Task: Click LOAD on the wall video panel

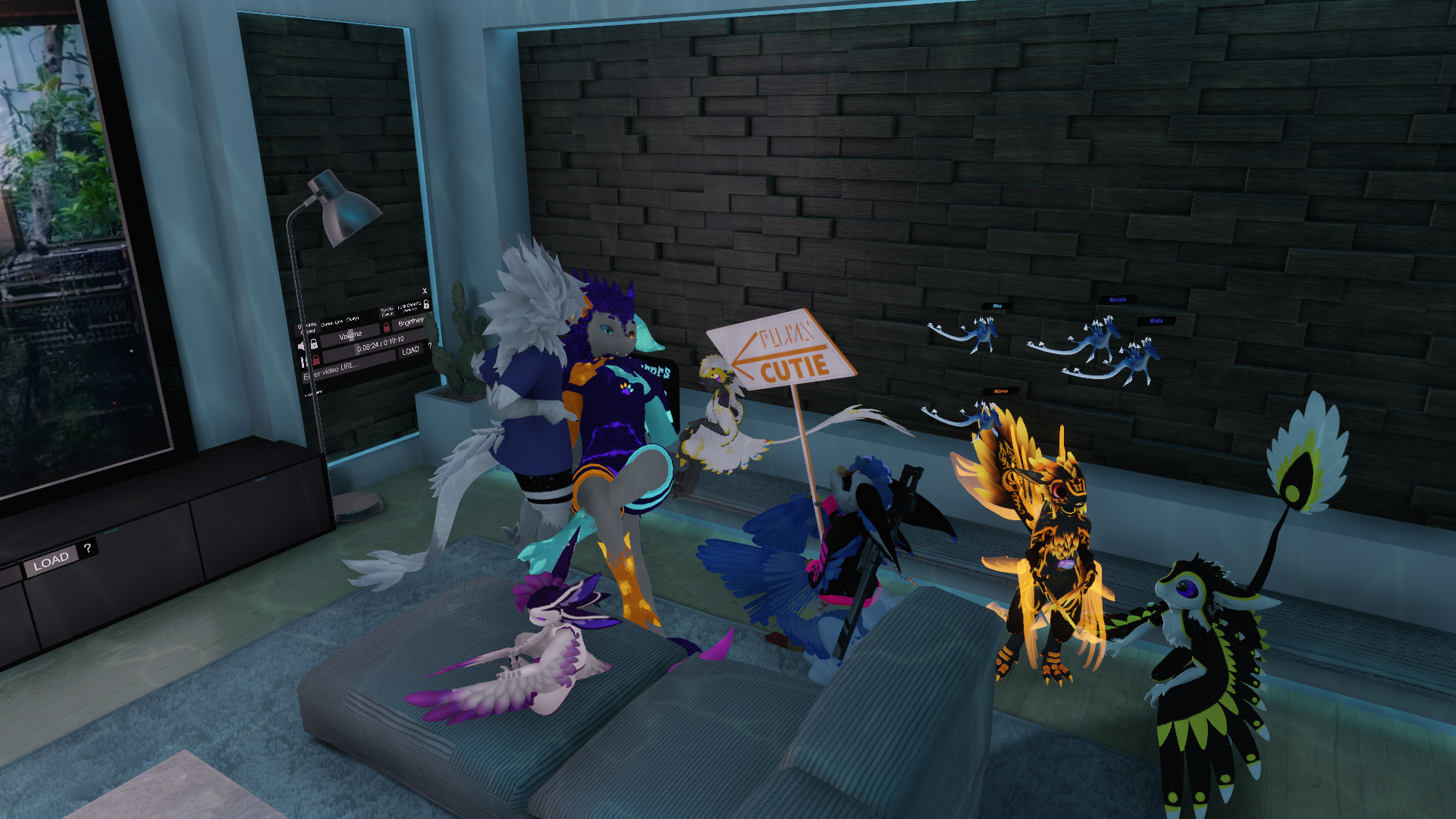Action: (x=410, y=350)
